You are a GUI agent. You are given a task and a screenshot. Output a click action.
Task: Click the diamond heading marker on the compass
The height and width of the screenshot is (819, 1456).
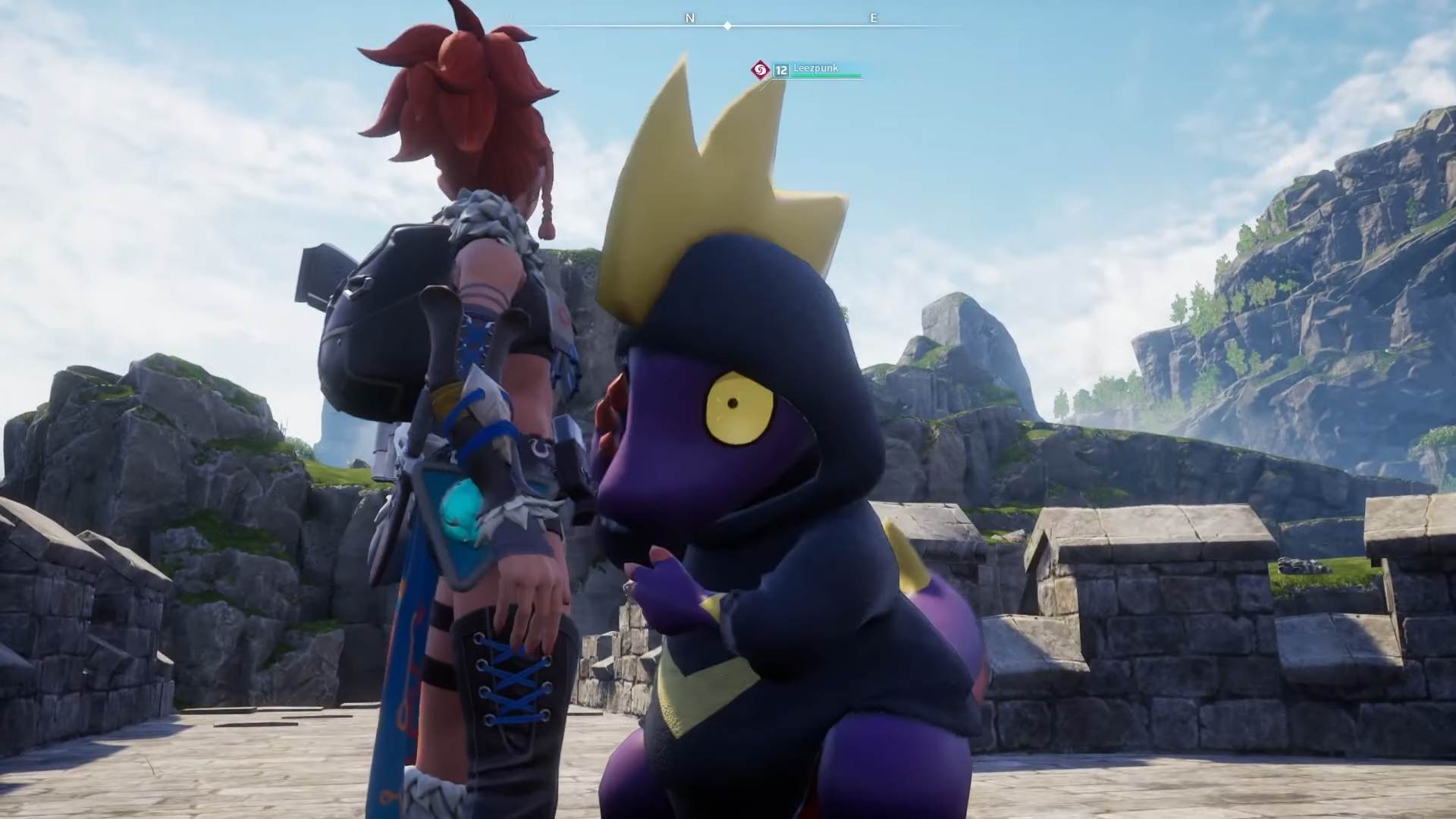click(x=727, y=26)
